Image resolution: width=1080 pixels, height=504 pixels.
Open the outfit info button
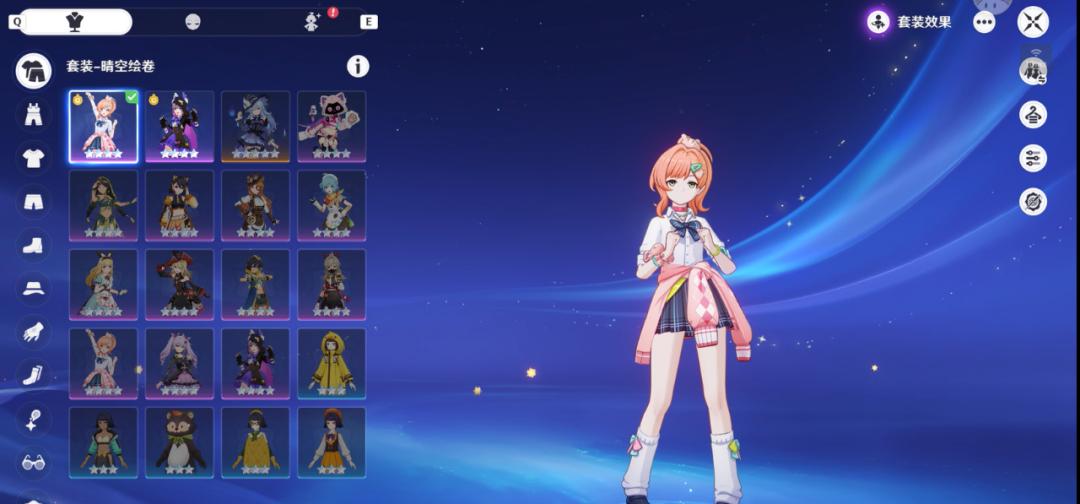coord(357,66)
